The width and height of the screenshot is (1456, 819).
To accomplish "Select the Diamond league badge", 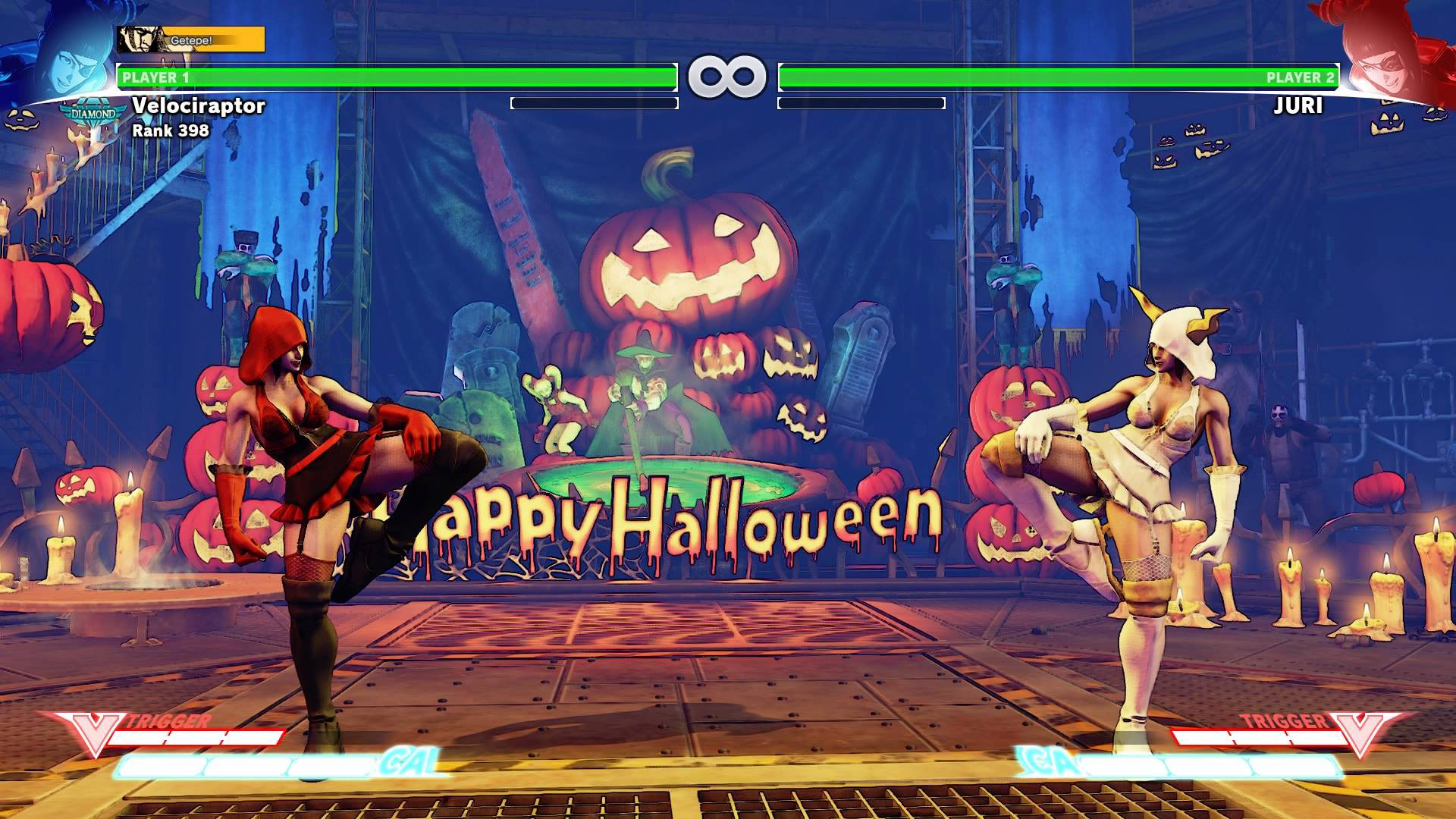I will click(93, 114).
